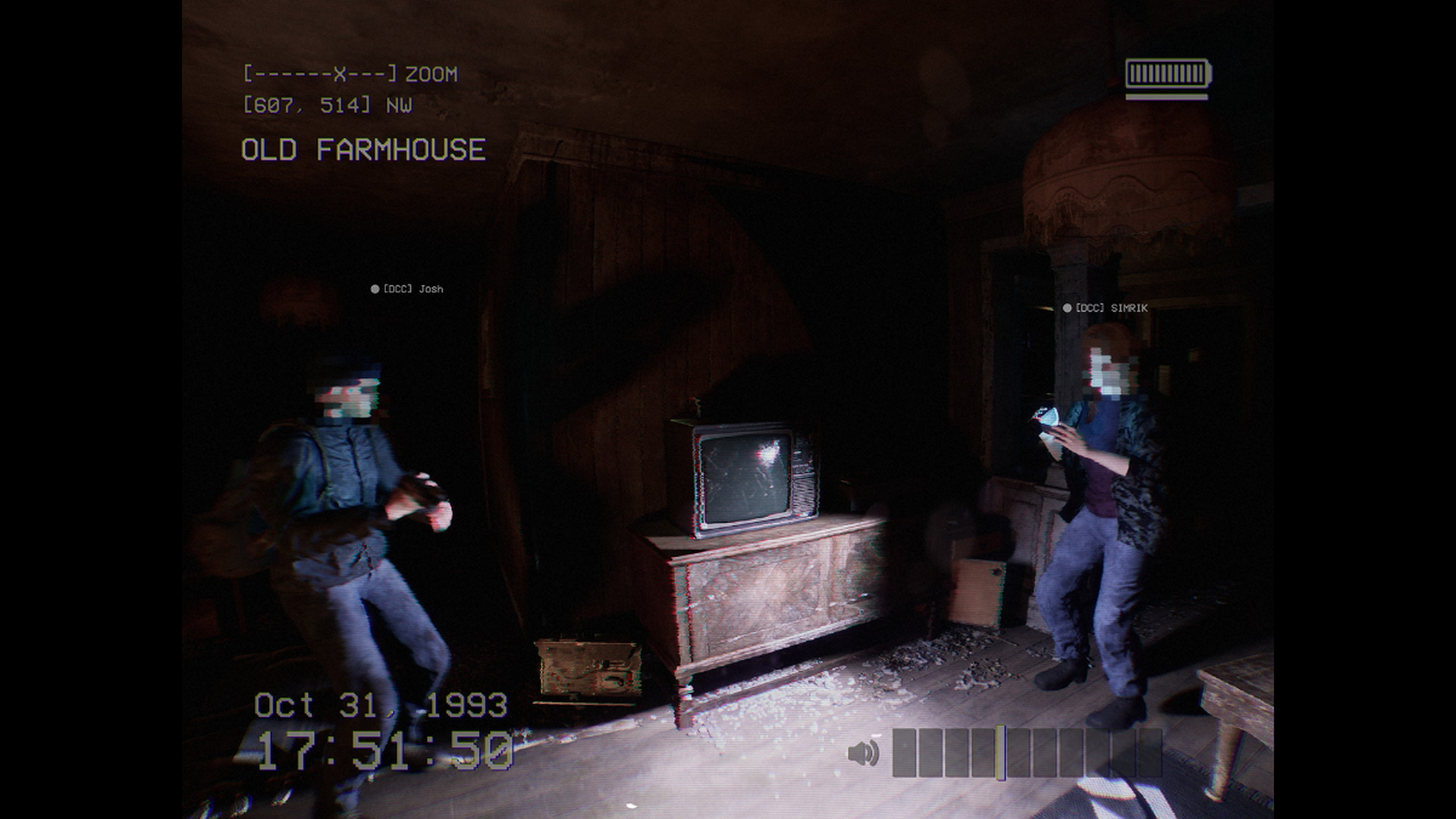
Task: Click the camera ZOOM level slider
Action: (x=320, y=74)
